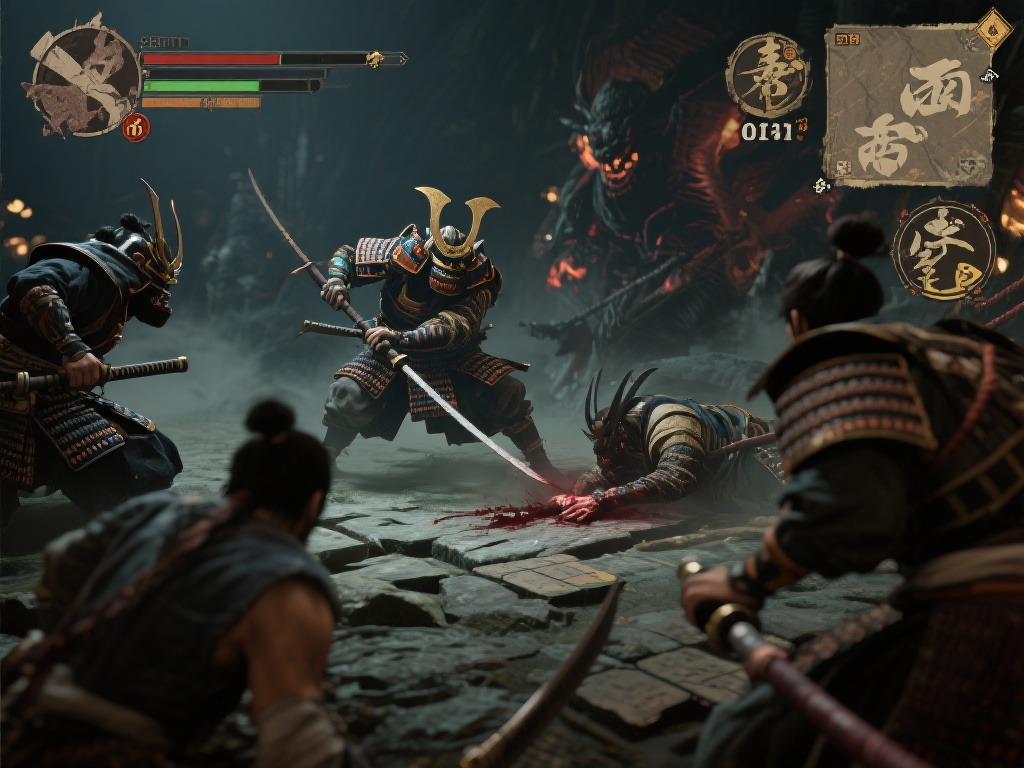The image size is (1024, 768).
Task: Activate the gold-ringed calligraphy emblem below the minimap
Action: coord(943,251)
